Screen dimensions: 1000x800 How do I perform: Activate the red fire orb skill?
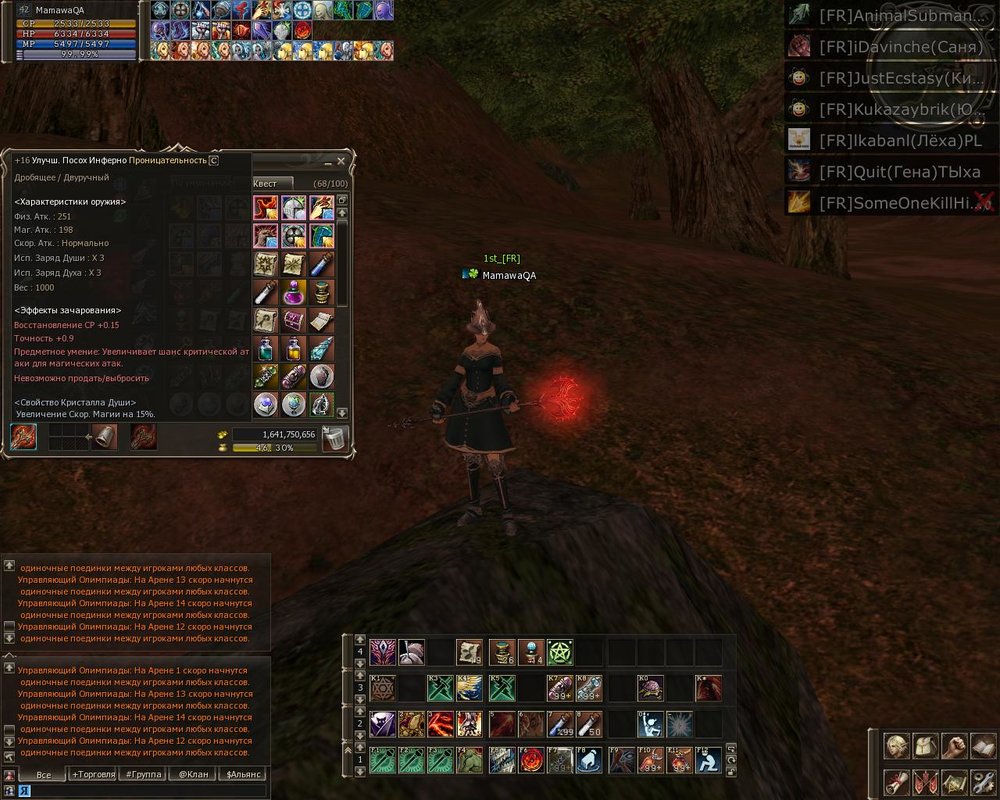(x=530, y=759)
